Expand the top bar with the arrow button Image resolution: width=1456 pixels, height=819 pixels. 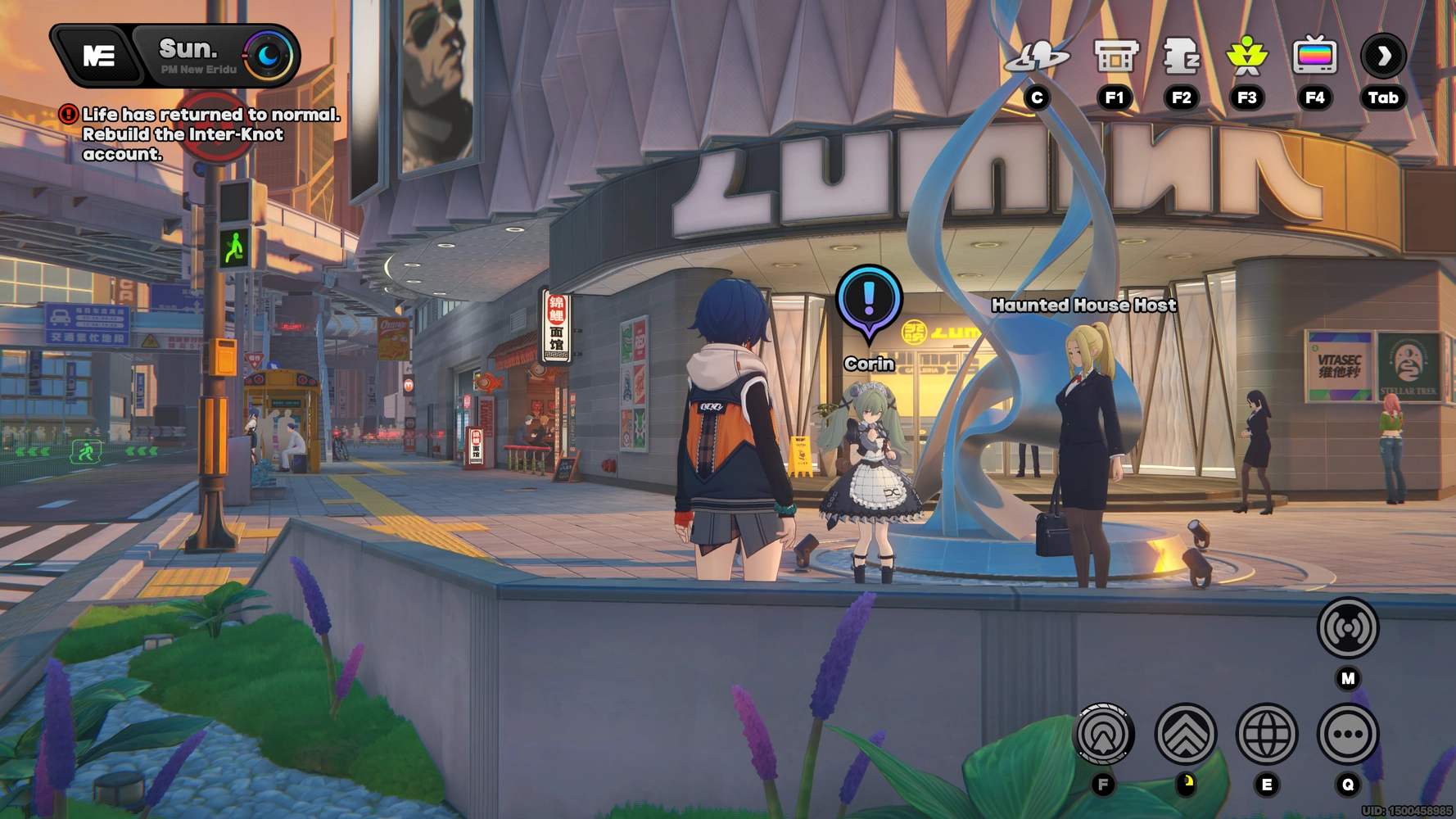(x=1383, y=57)
